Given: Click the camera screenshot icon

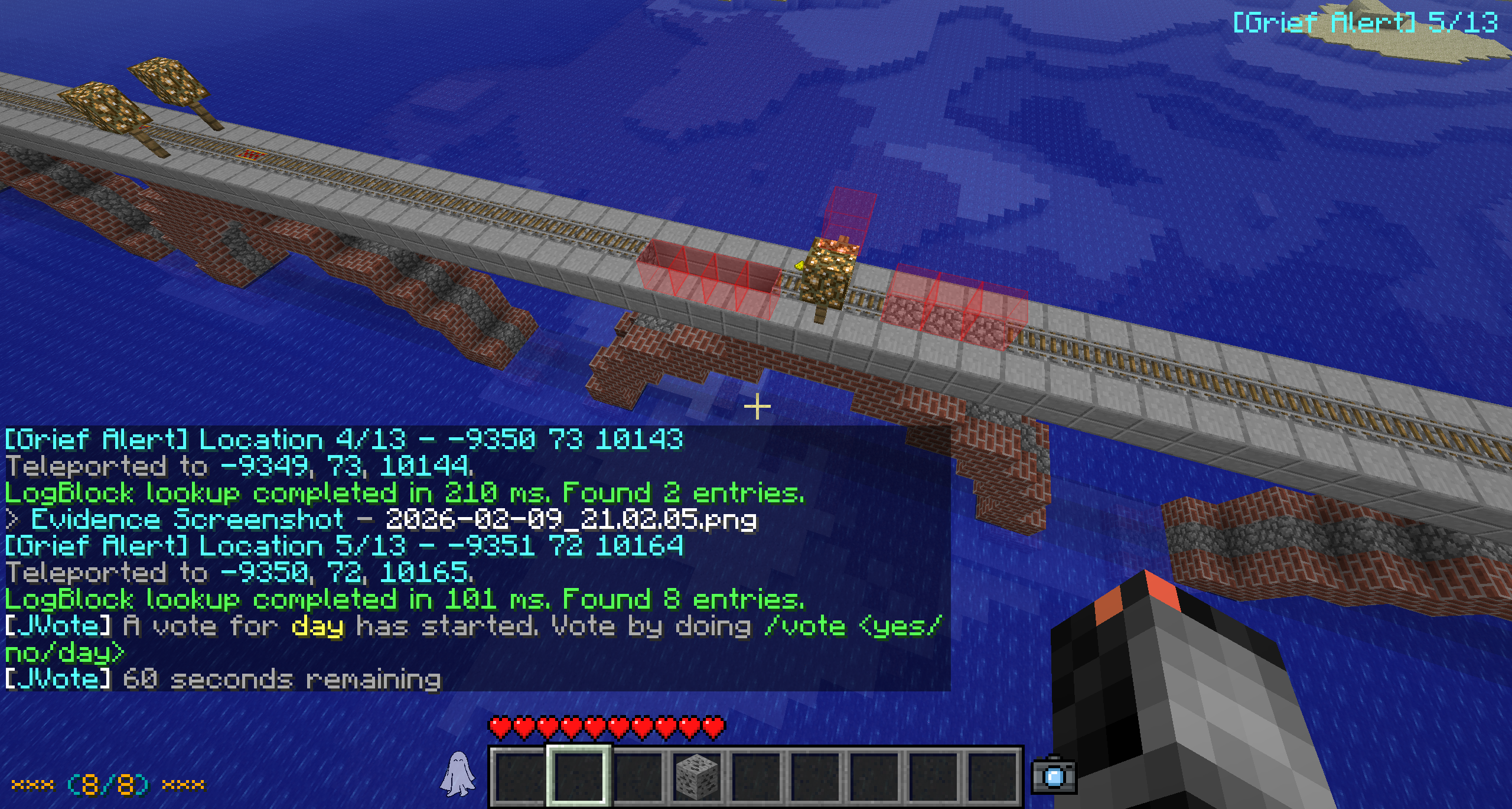Looking at the screenshot, I should [1054, 775].
